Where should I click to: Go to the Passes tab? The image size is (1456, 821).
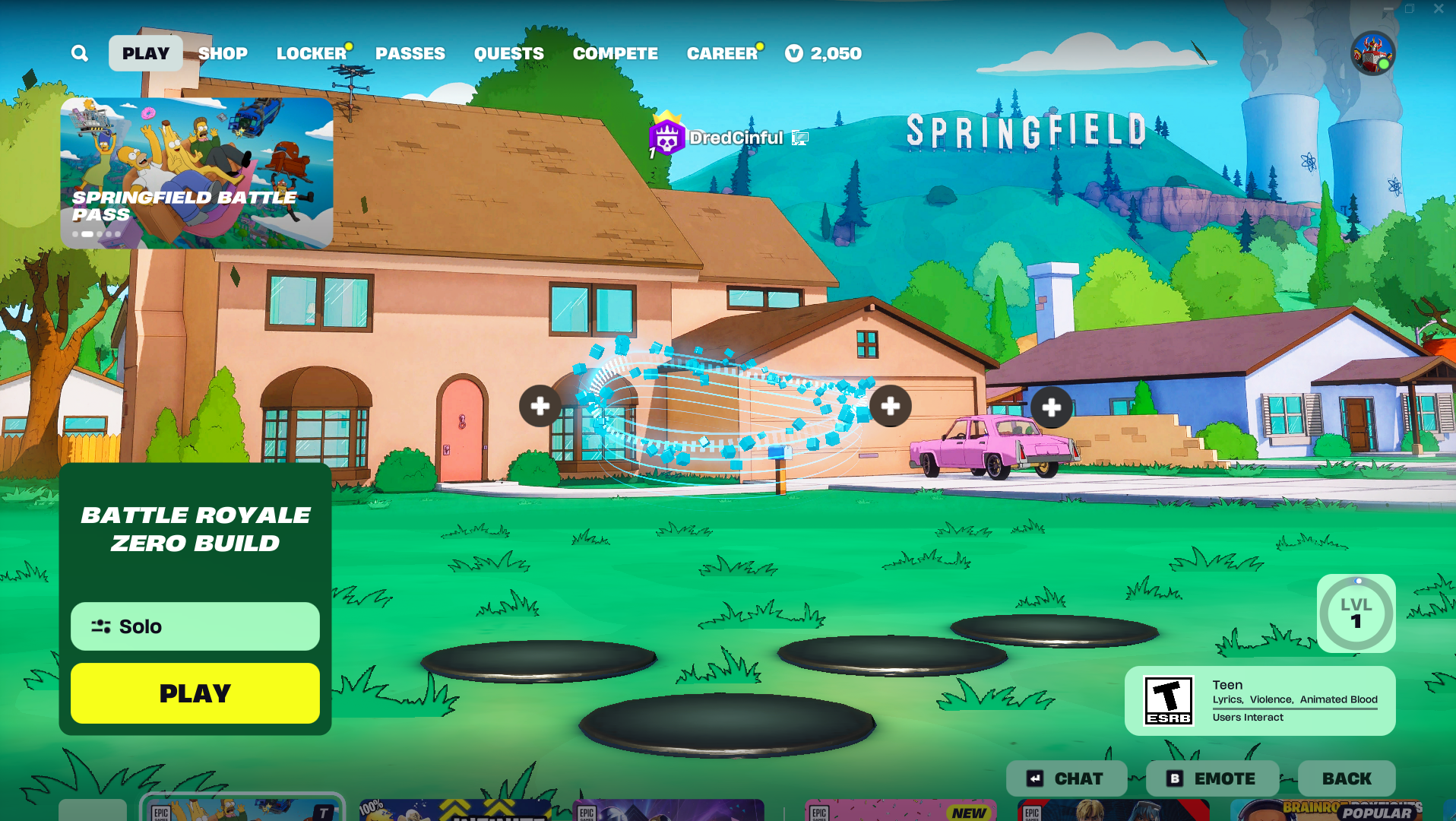(x=410, y=53)
